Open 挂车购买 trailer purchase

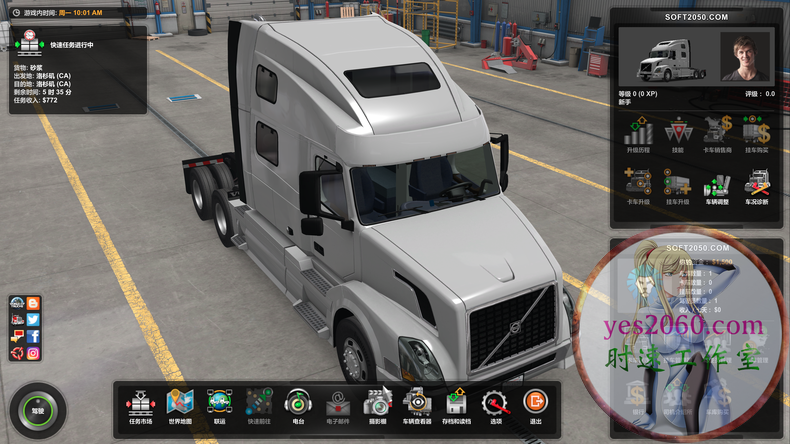click(x=756, y=134)
